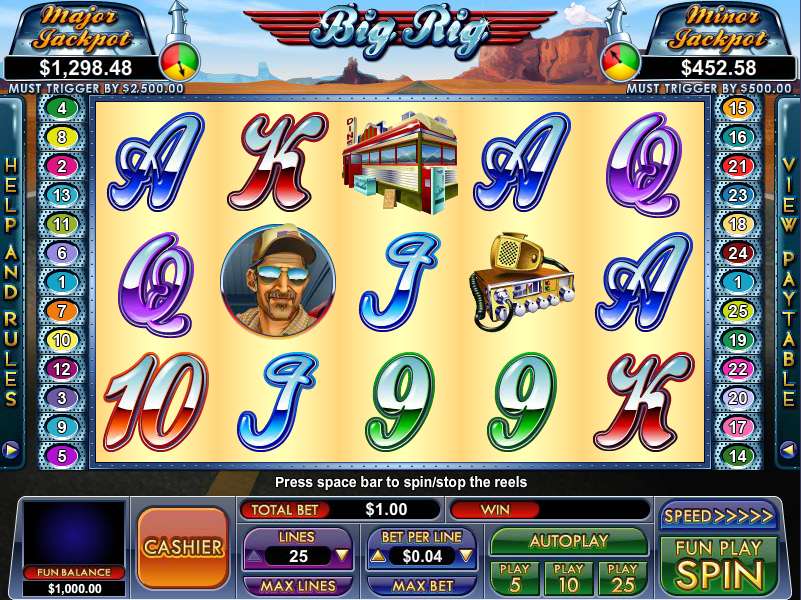The image size is (801, 600).
Task: Set the Max Bet
Action: click(421, 585)
